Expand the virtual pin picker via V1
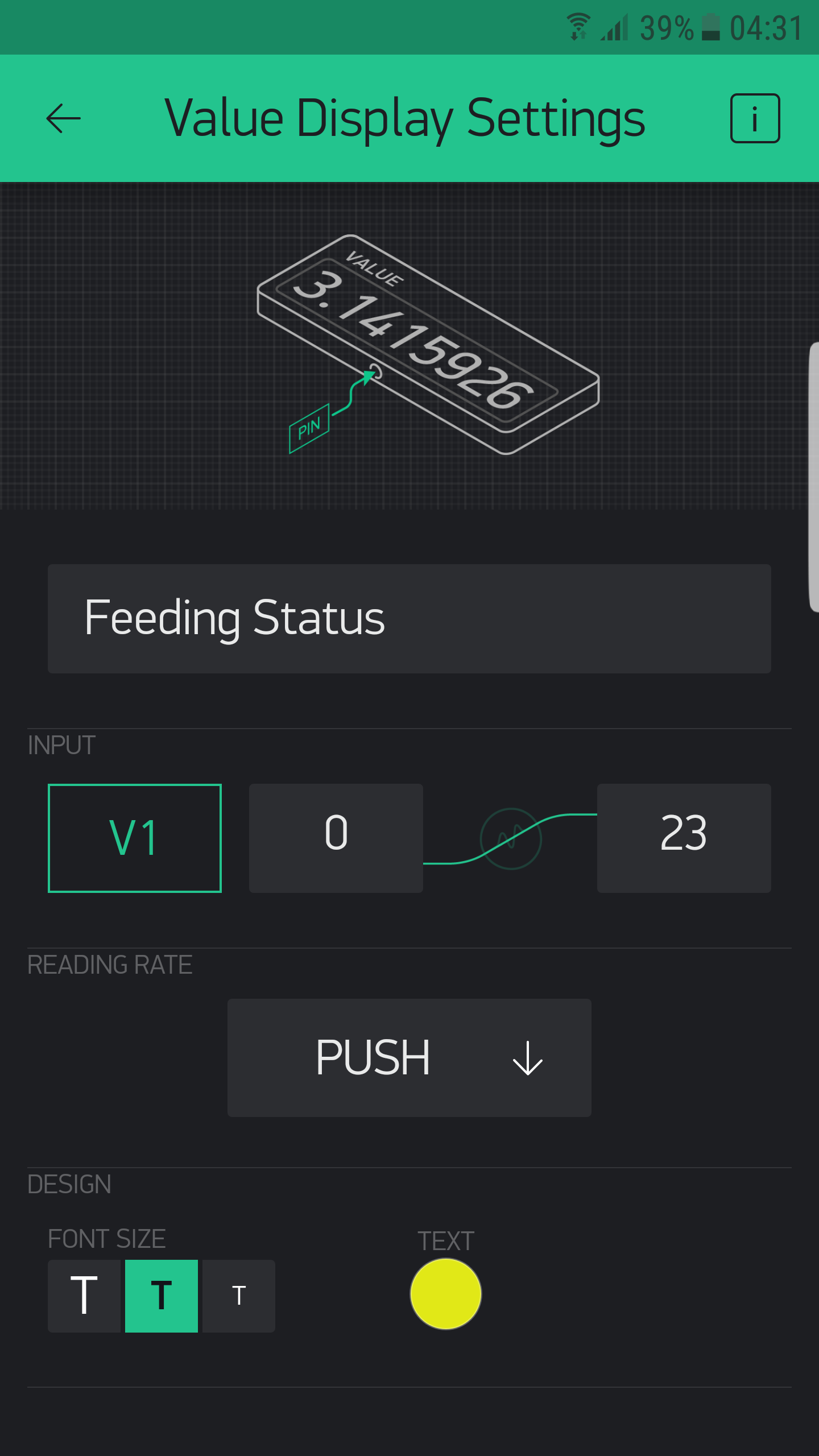Image resolution: width=819 pixels, height=1456 pixels. [x=134, y=837]
